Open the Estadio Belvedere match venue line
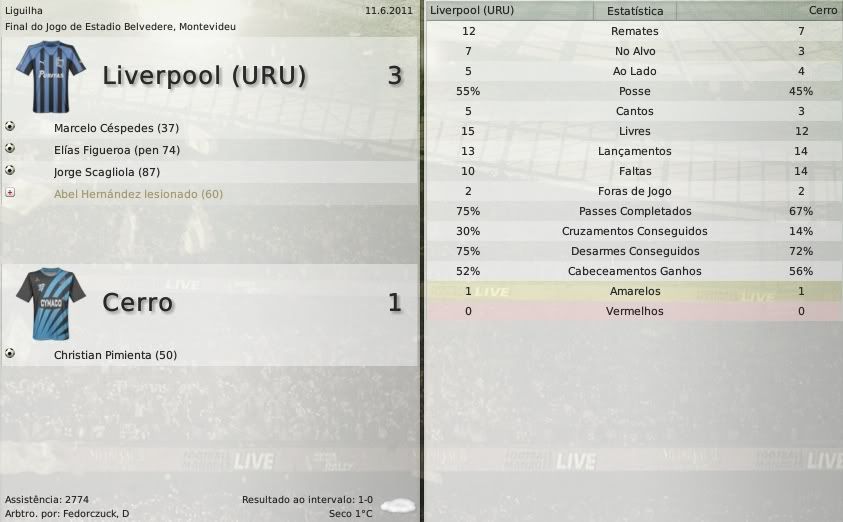 [x=121, y=26]
